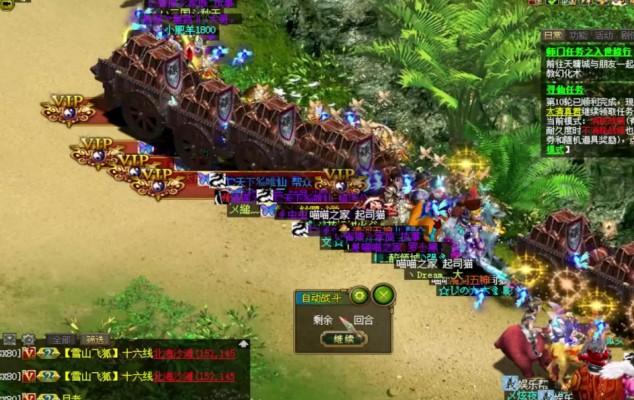The image size is (634, 400).
Task: Select the 筛选 chat filter tab
Action: point(94,340)
